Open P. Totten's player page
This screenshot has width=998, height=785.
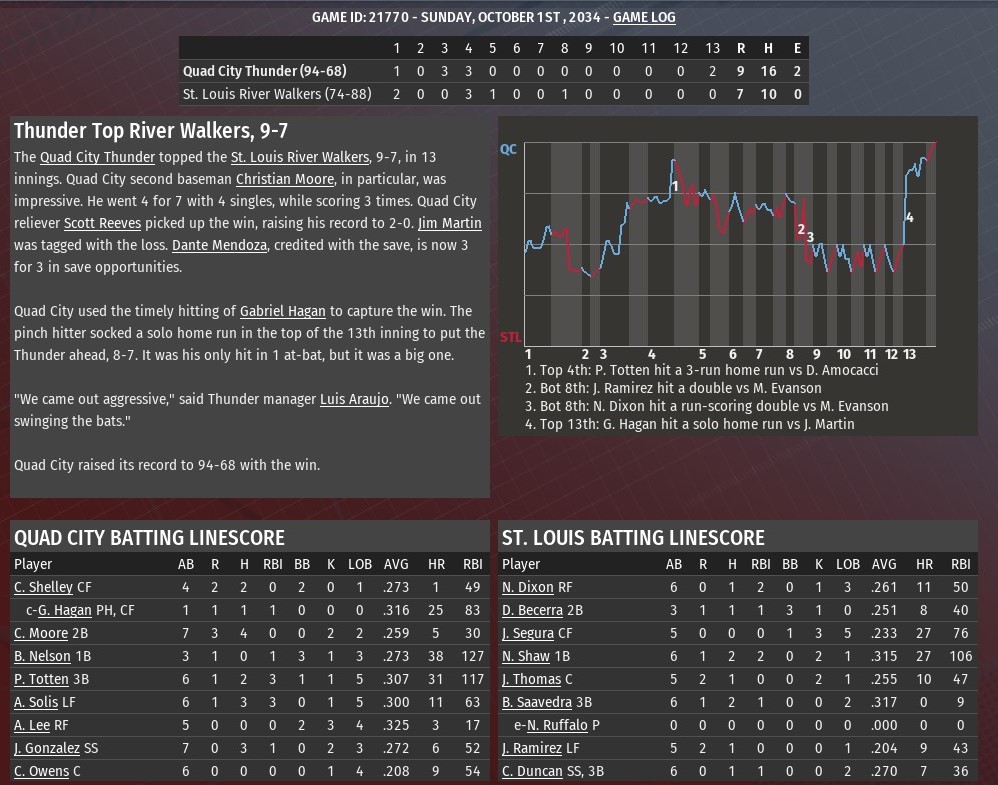point(41,679)
